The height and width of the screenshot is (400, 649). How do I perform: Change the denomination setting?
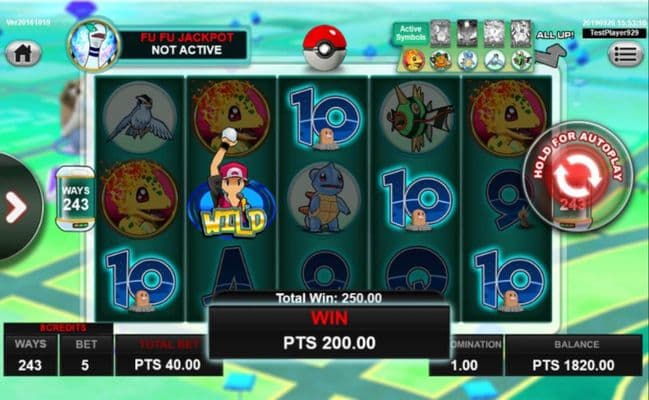(x=465, y=356)
